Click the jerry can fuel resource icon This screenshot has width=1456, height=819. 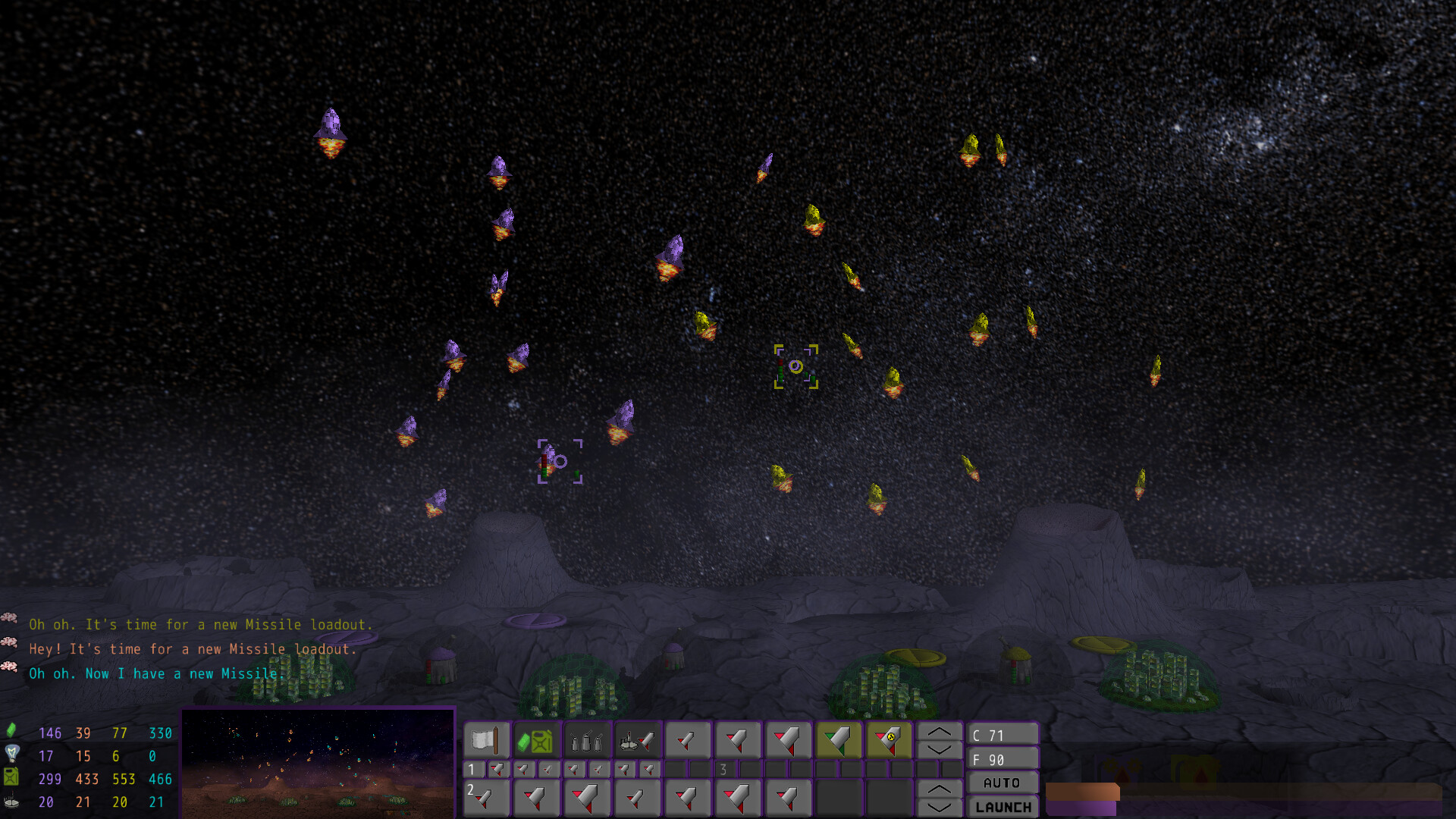(11, 777)
